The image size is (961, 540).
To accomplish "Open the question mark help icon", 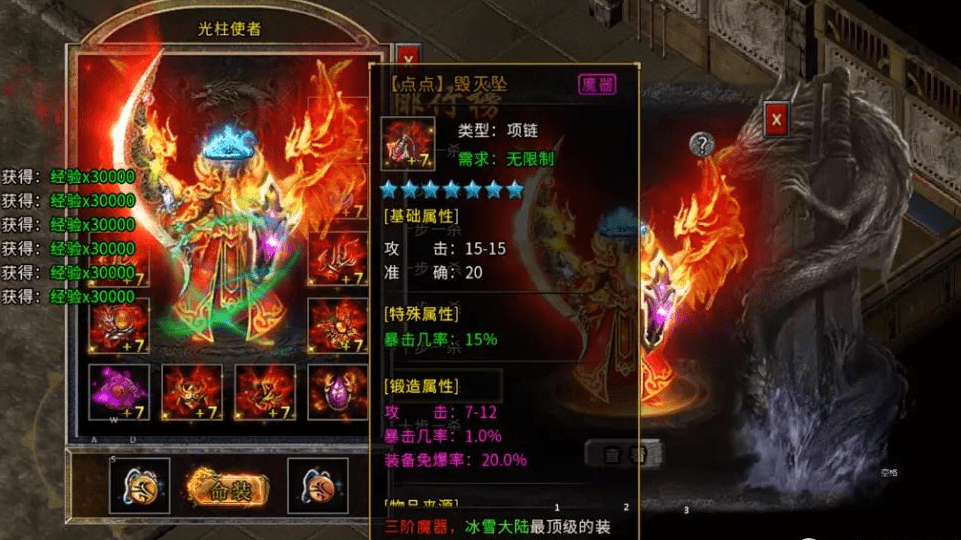I will point(702,144).
